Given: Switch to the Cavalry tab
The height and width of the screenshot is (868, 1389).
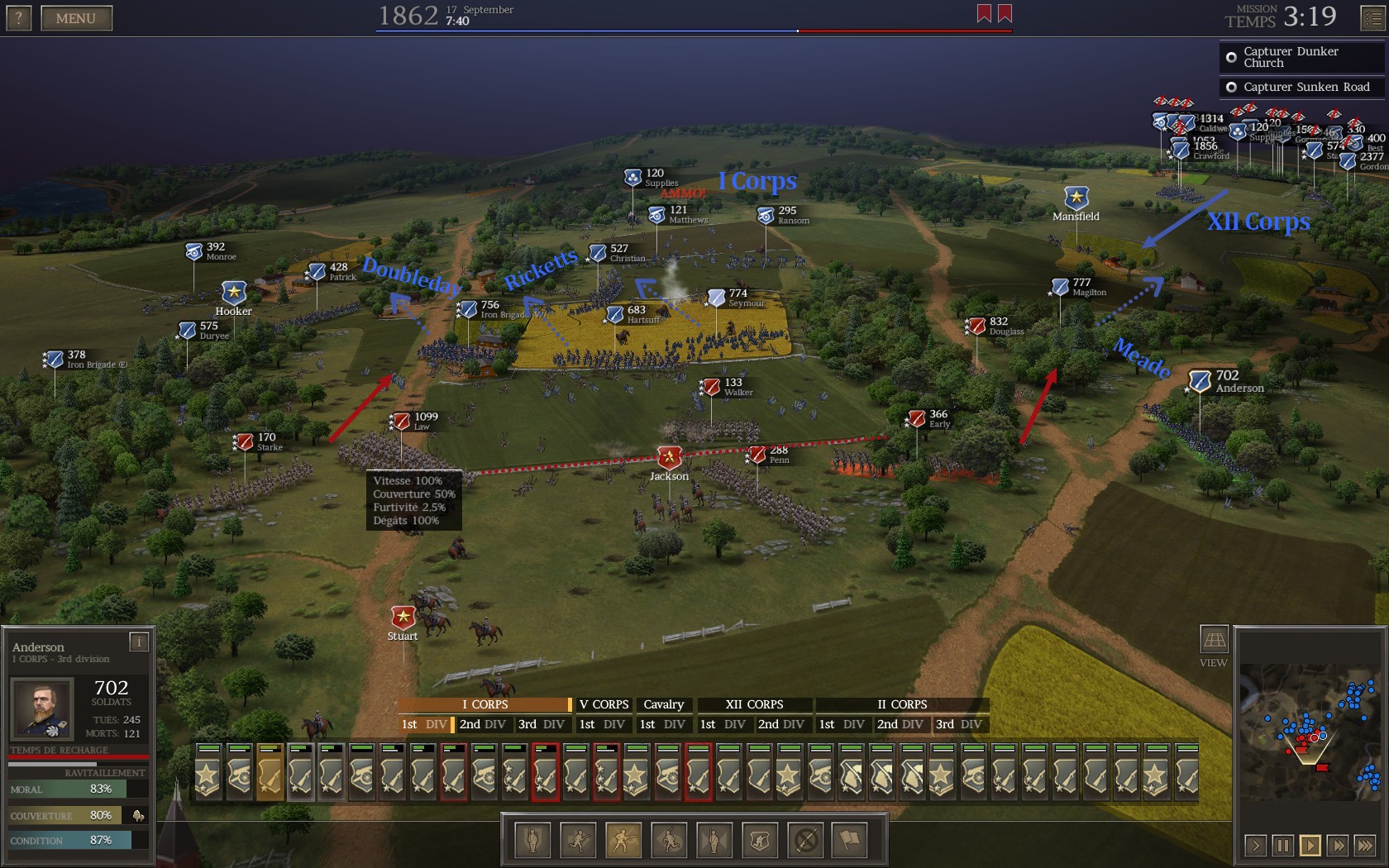Looking at the screenshot, I should click(663, 704).
